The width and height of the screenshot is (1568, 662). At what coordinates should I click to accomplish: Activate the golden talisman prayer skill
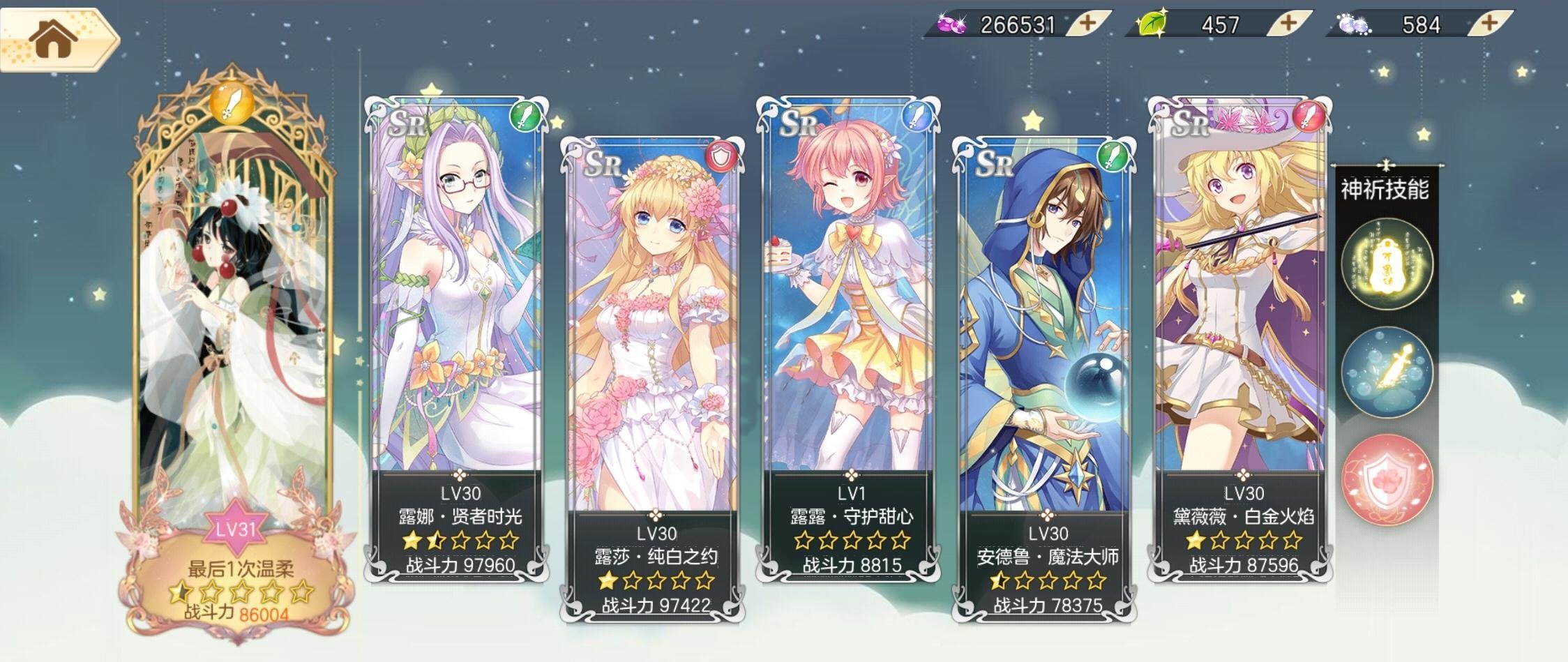pos(1387,263)
